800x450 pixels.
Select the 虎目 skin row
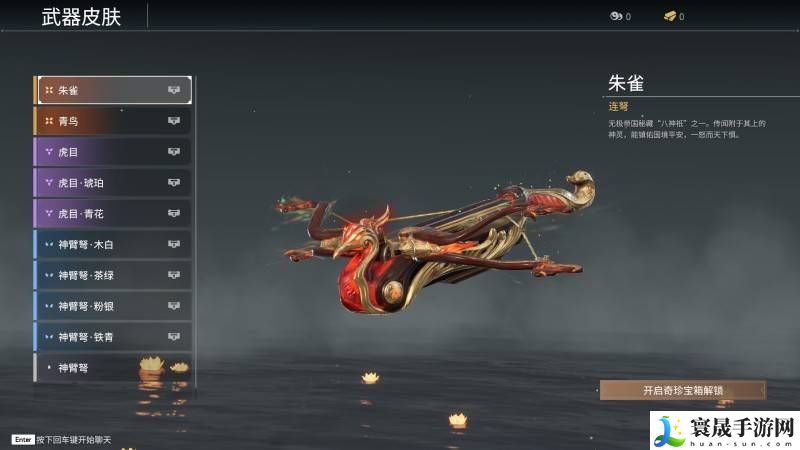(x=114, y=152)
